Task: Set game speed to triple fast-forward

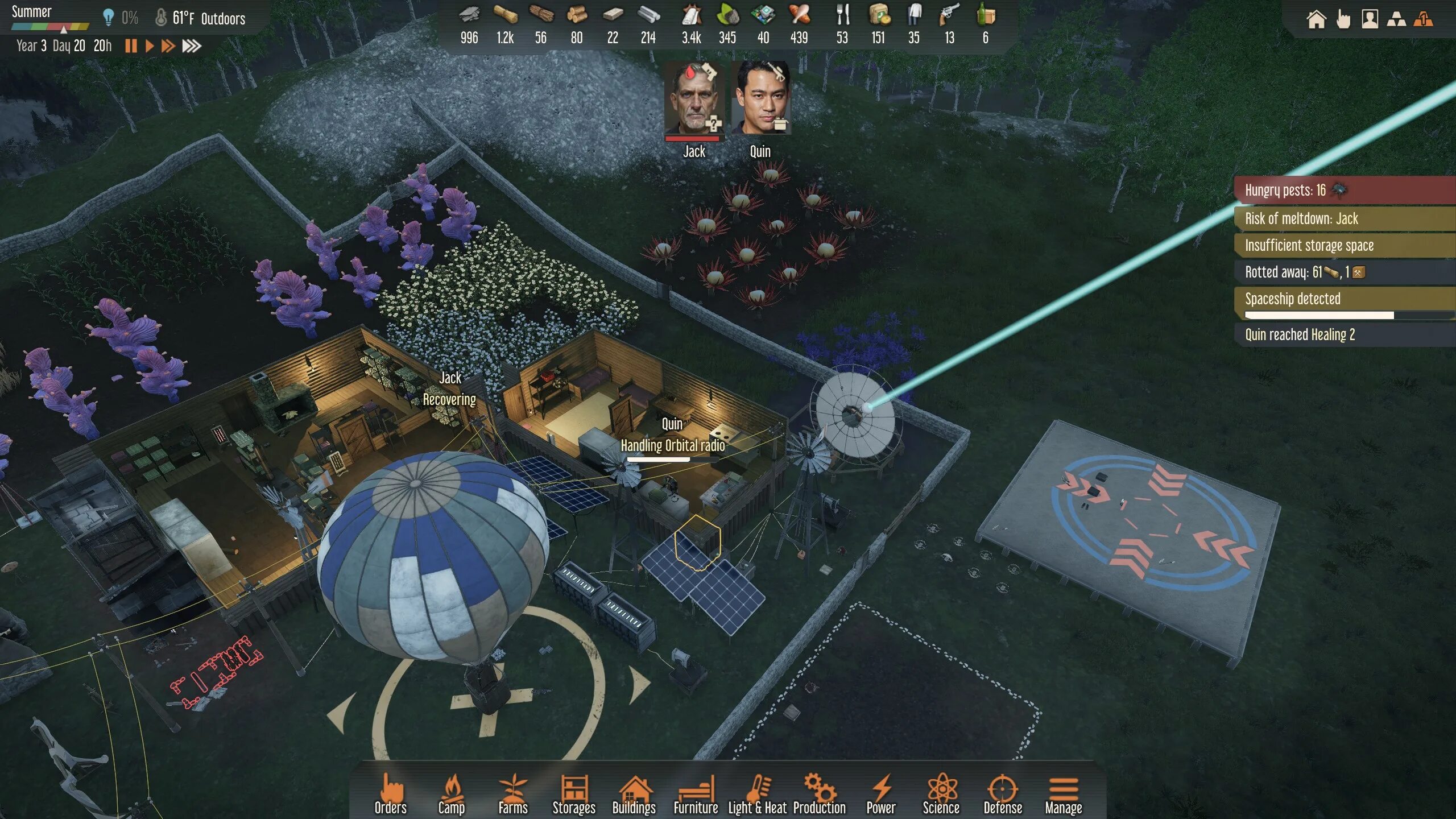Action: [x=192, y=46]
